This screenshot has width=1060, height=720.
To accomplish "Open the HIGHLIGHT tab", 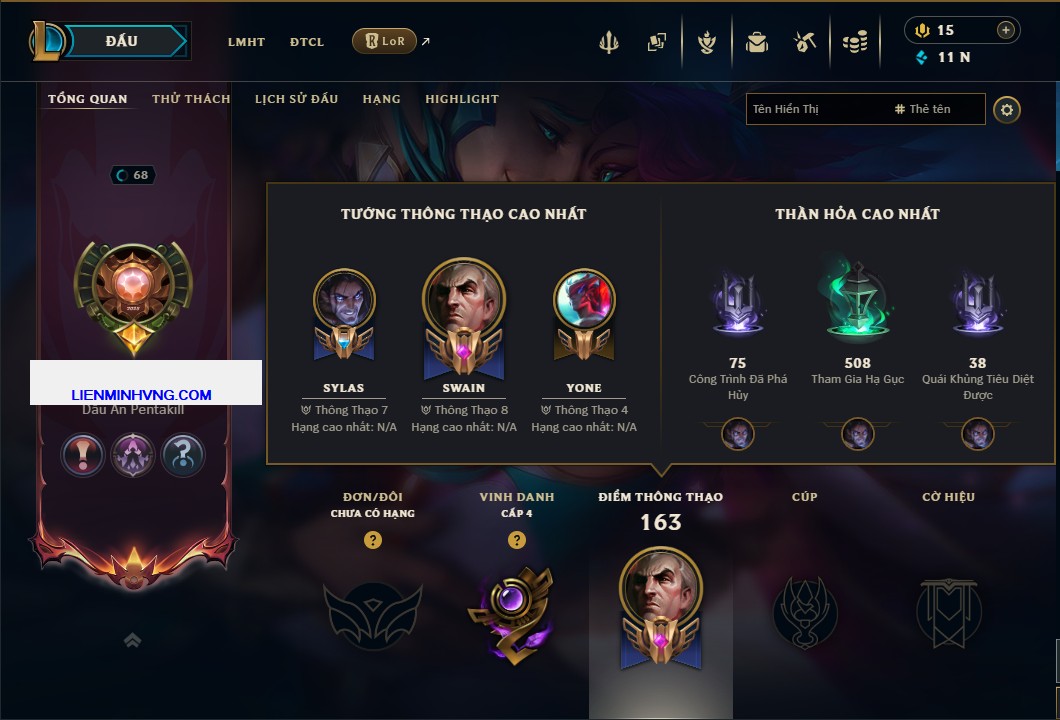I will pos(462,99).
